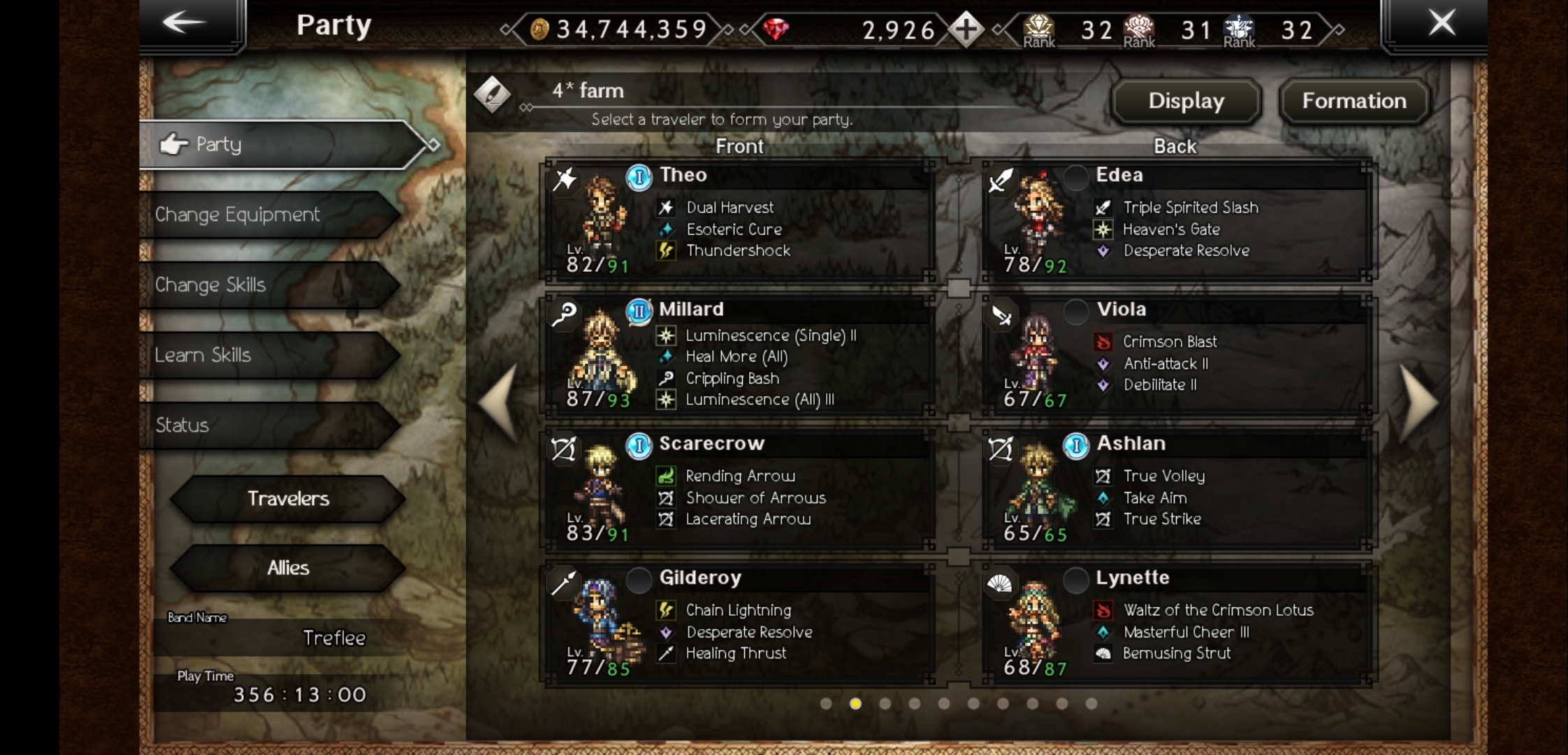
Task: Add rubies with the plus button
Action: click(966, 29)
